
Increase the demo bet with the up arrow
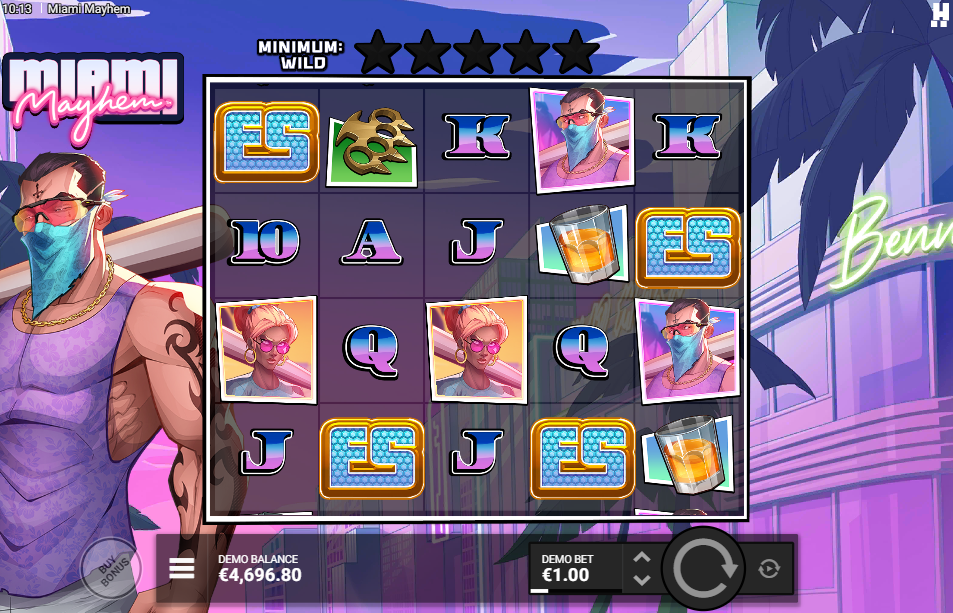tap(642, 558)
